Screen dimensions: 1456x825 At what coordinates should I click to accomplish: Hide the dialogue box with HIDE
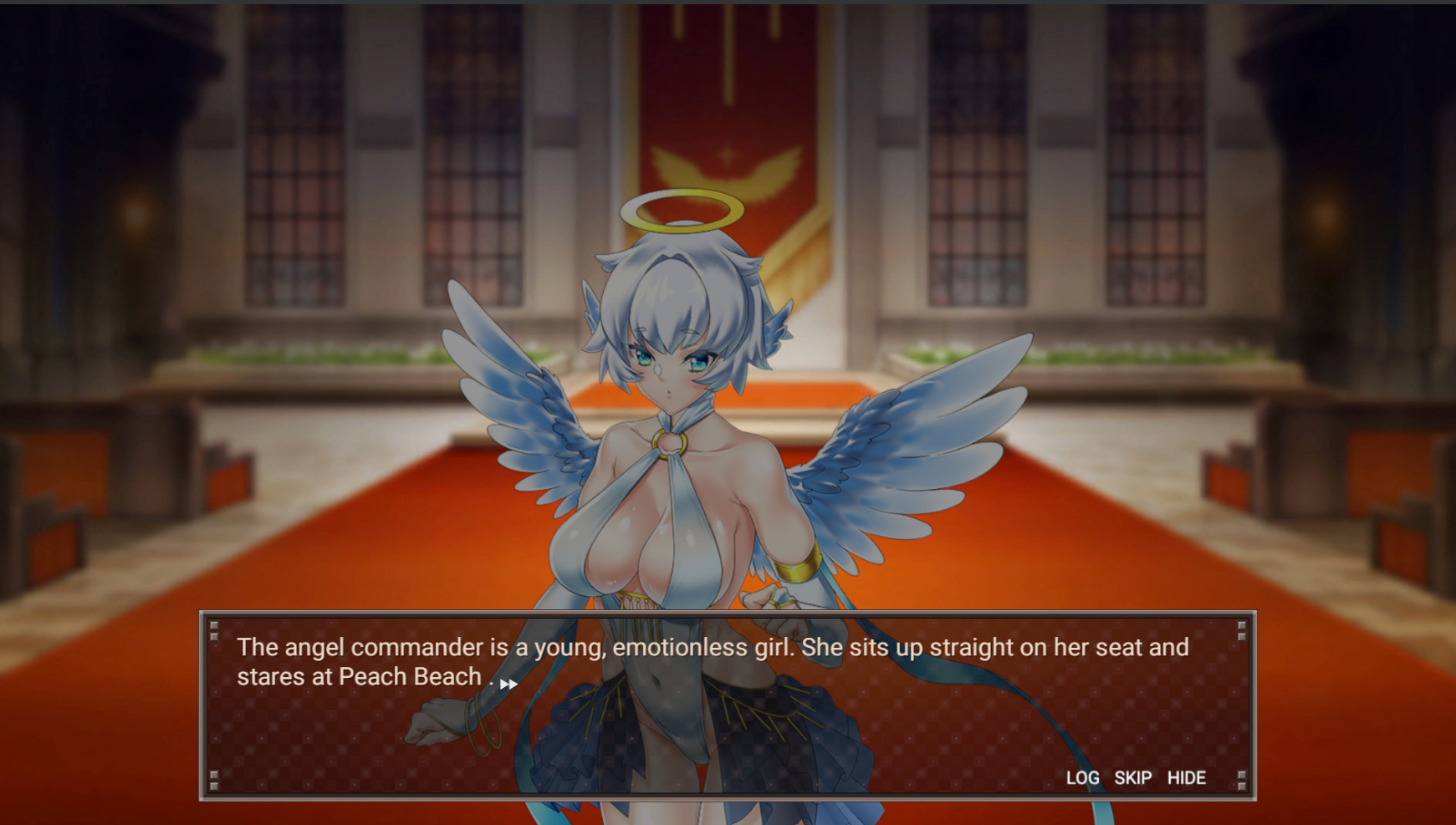click(1186, 778)
